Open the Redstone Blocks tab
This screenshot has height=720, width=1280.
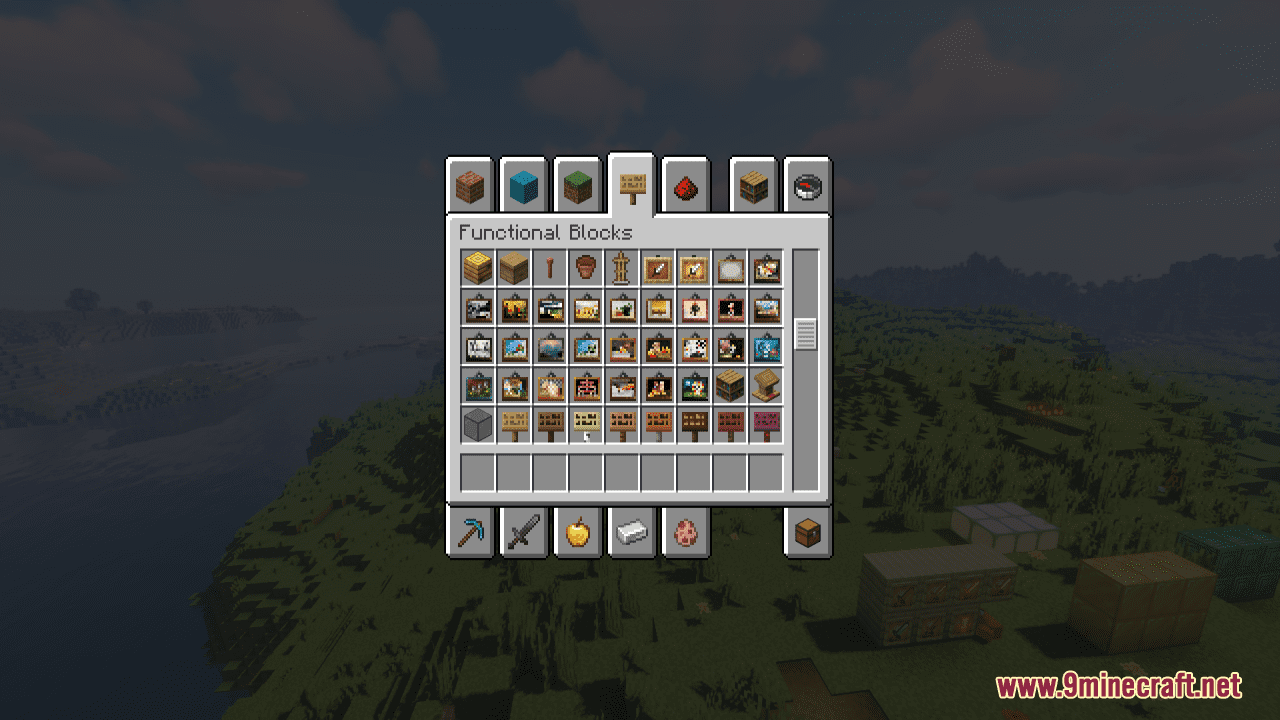click(688, 186)
